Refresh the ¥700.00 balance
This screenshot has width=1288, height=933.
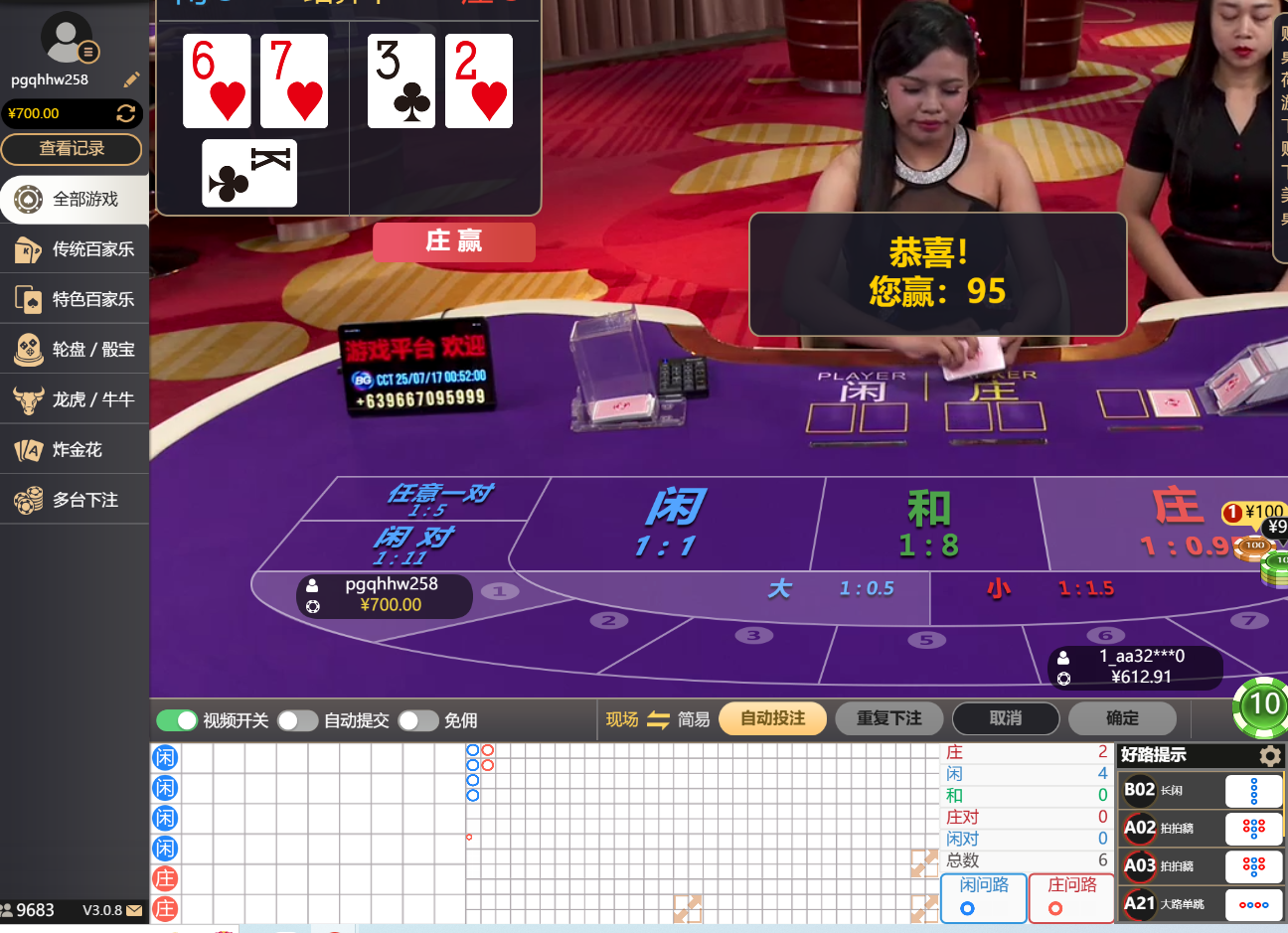[x=127, y=113]
